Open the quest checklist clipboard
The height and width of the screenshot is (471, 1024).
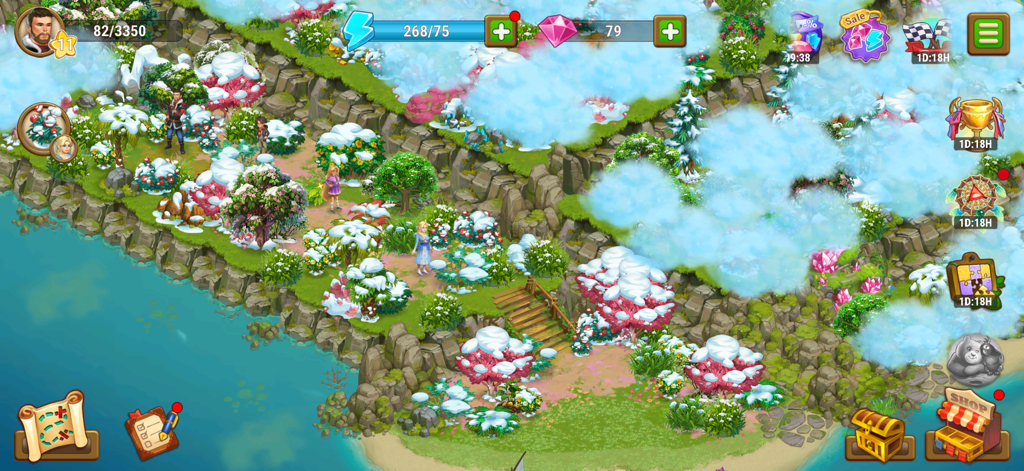[x=152, y=431]
